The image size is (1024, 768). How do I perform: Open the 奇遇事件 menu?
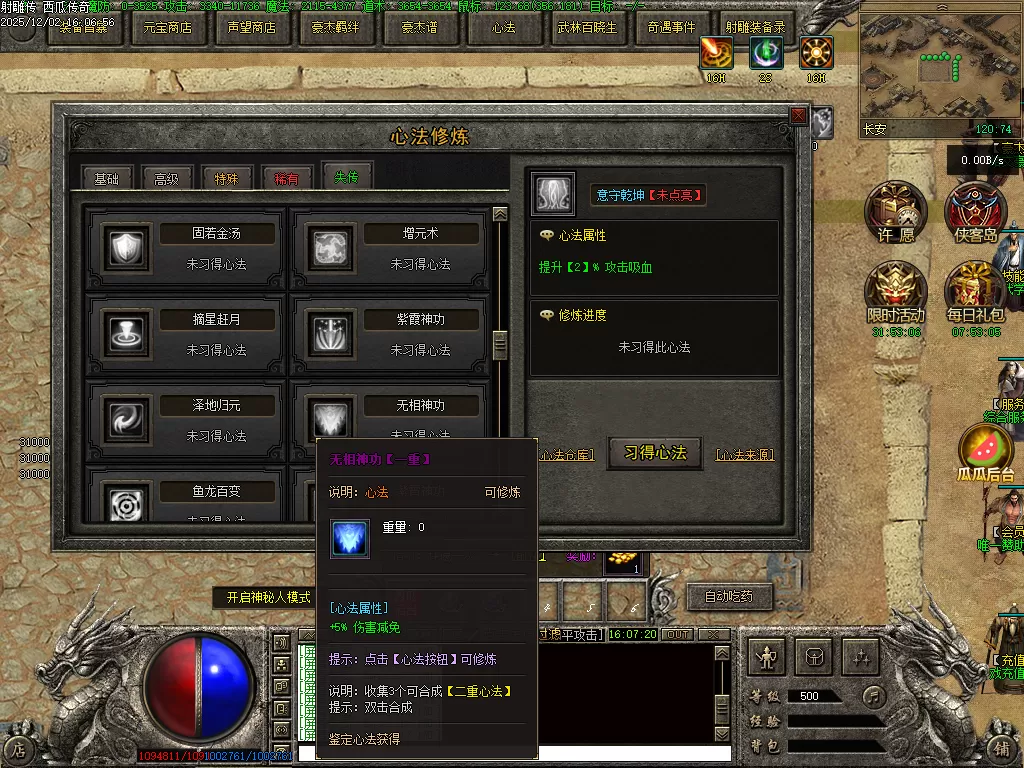(672, 28)
